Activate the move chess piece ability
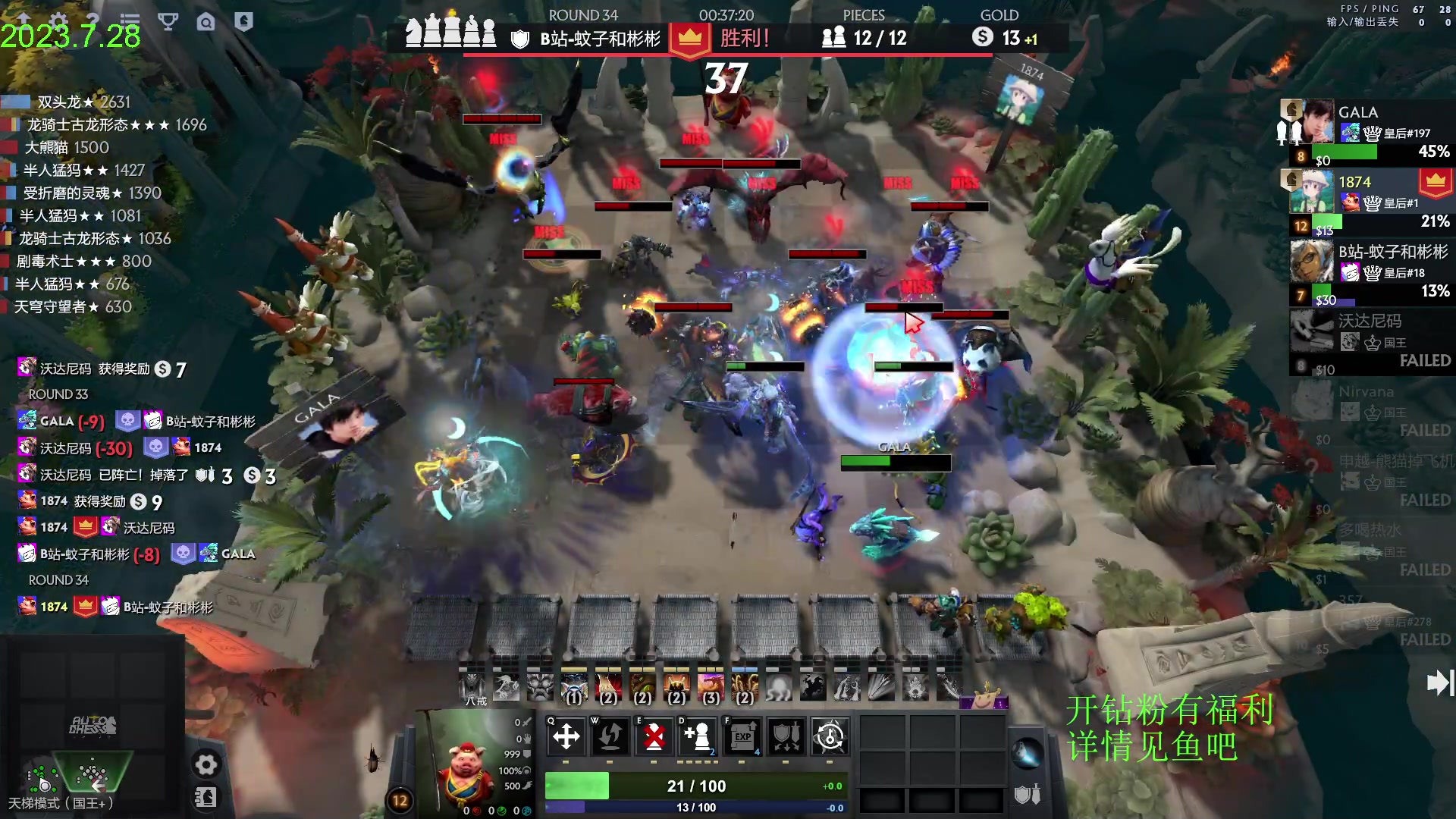This screenshot has width=1456, height=819. point(566,736)
